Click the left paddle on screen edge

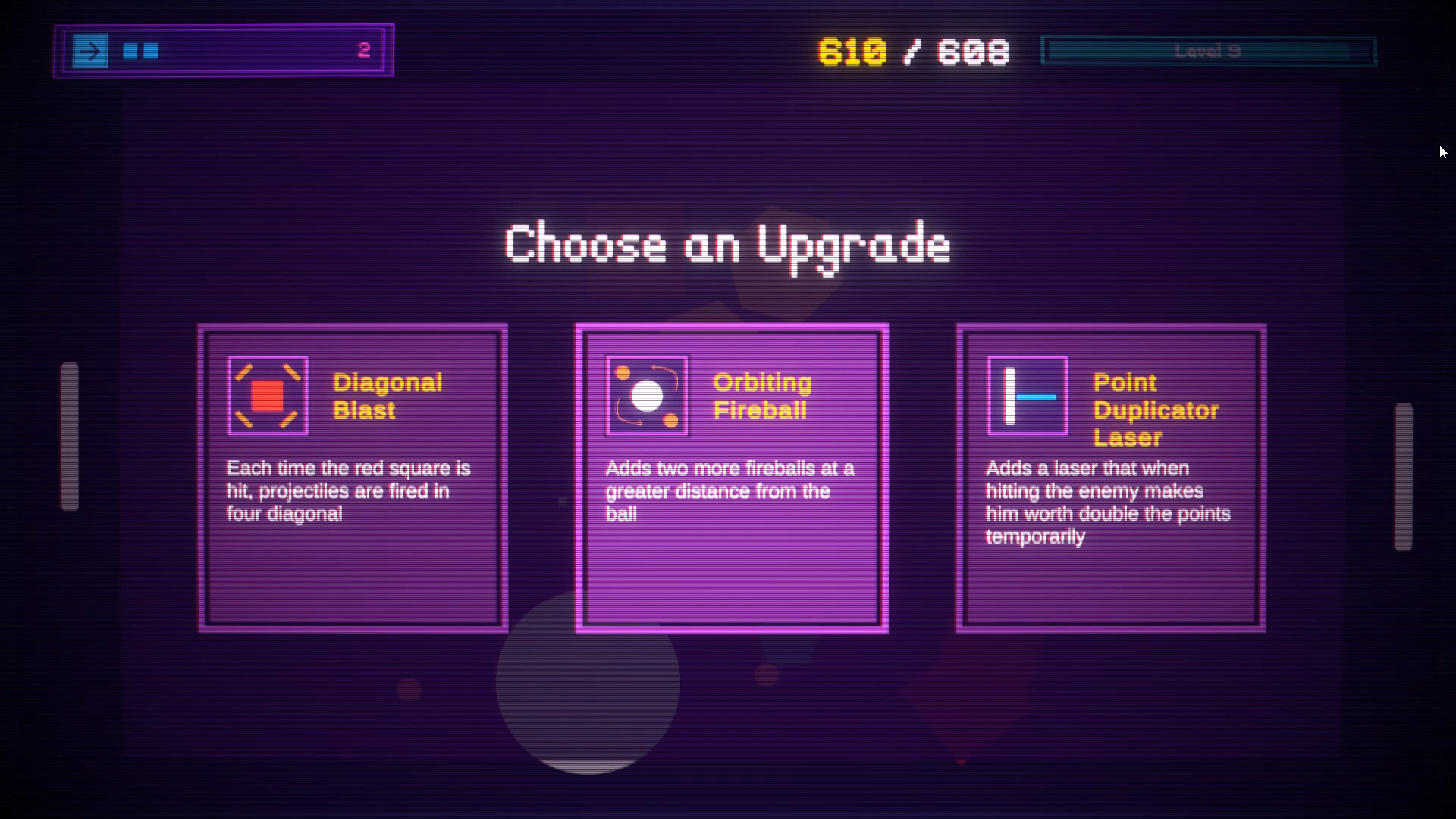[71, 436]
